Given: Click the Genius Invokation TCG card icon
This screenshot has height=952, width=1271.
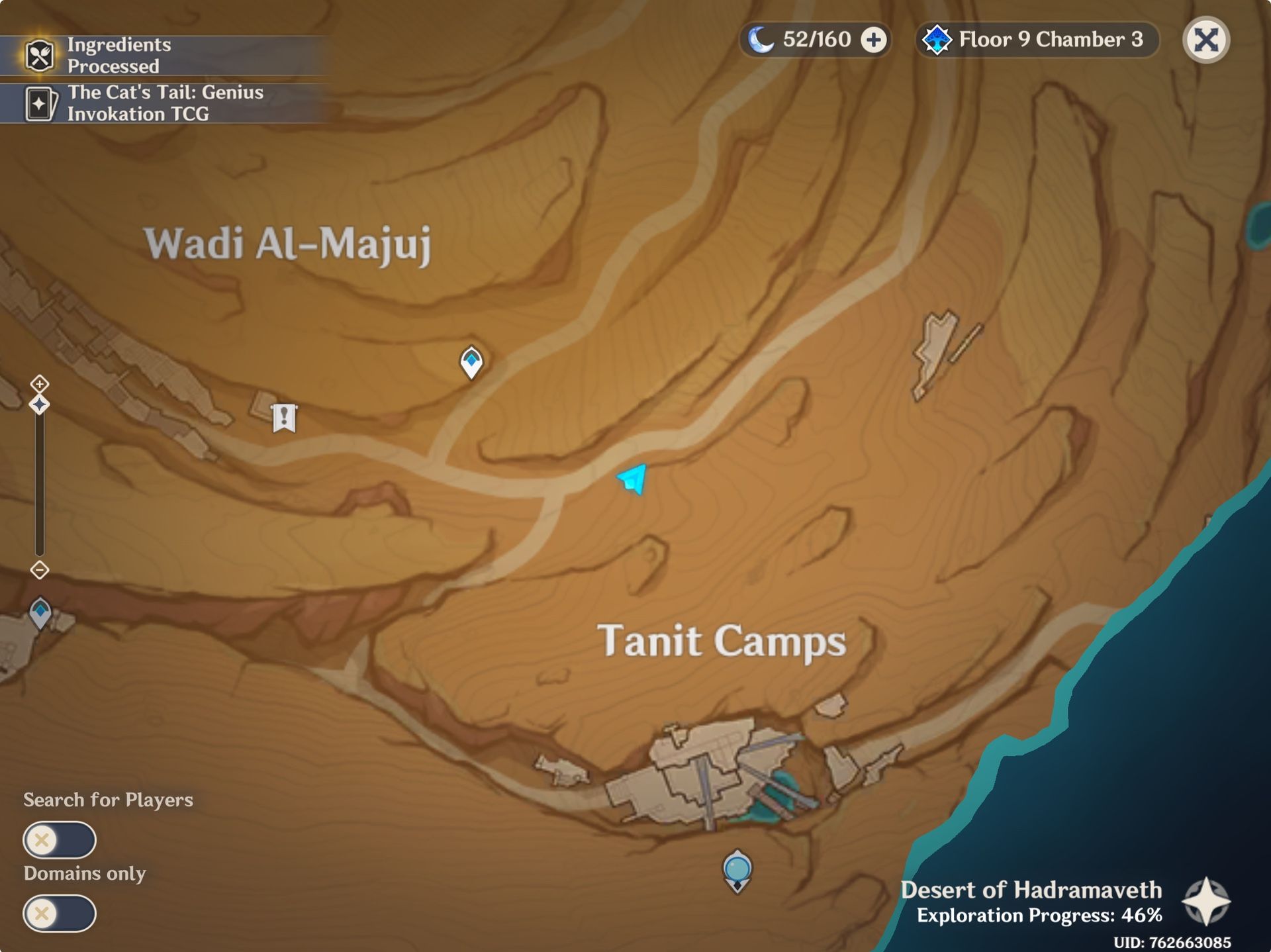Looking at the screenshot, I should [41, 103].
